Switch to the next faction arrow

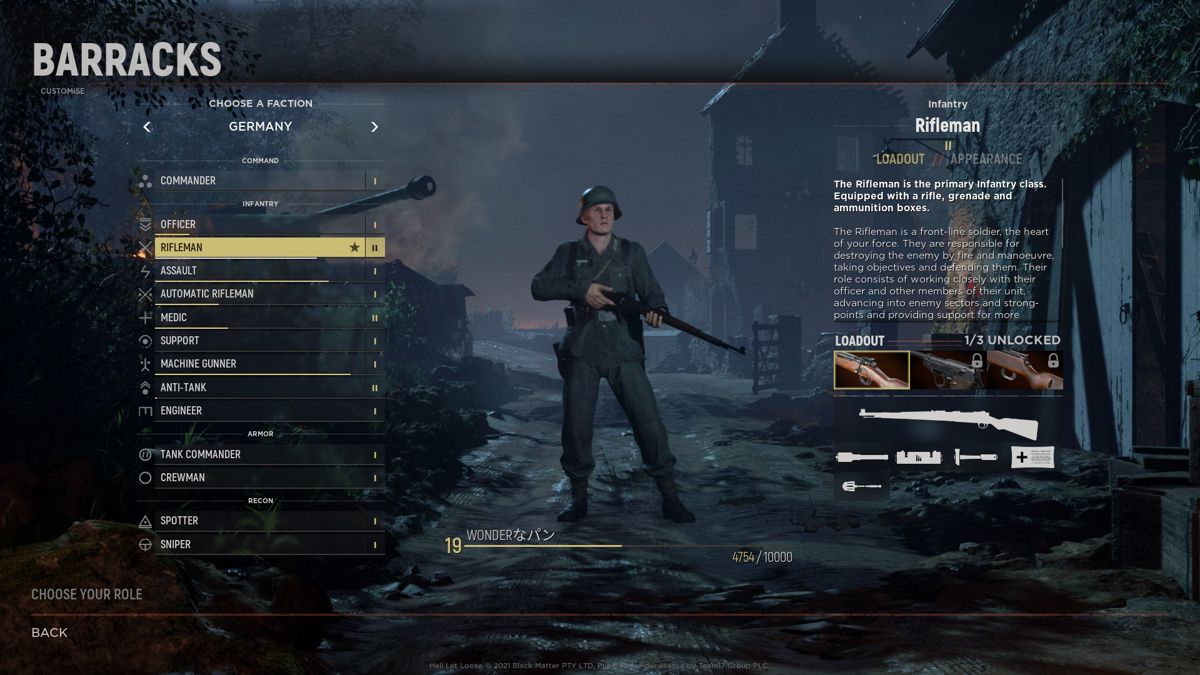pos(375,127)
